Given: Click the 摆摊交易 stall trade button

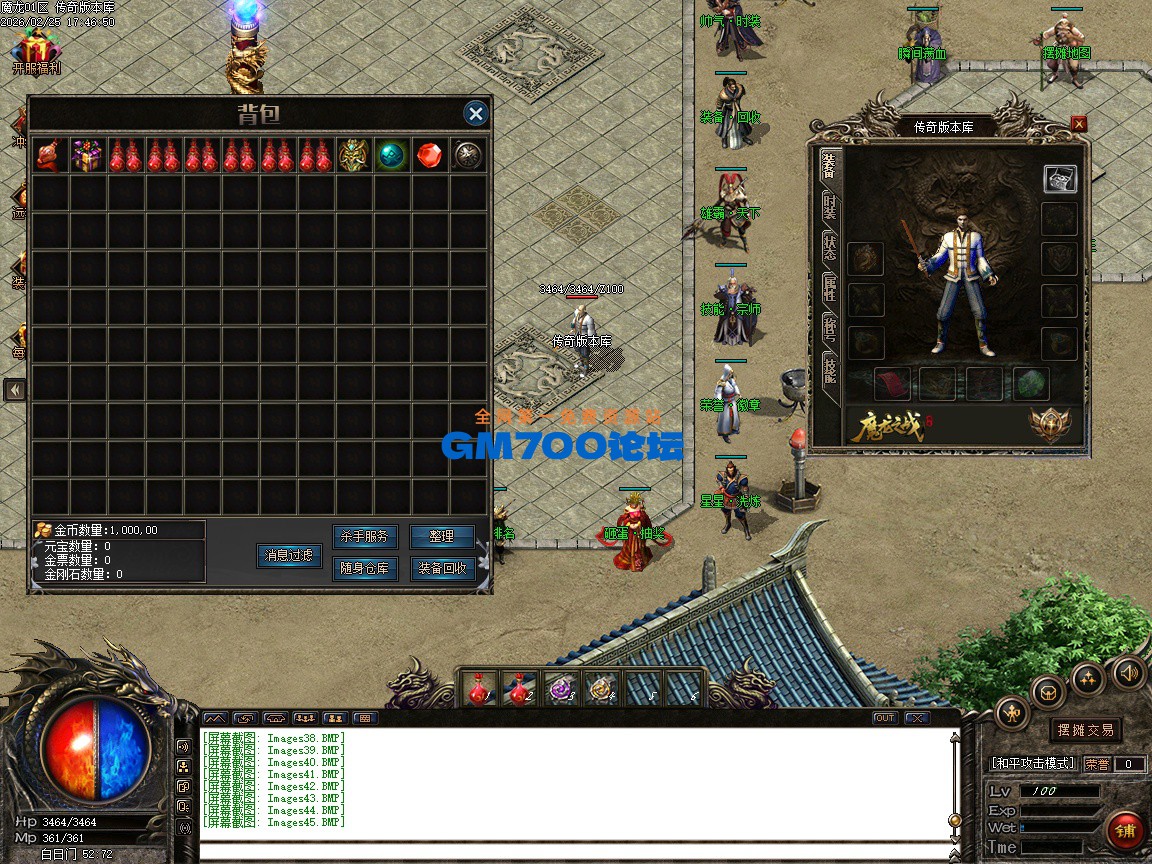Looking at the screenshot, I should [1086, 730].
